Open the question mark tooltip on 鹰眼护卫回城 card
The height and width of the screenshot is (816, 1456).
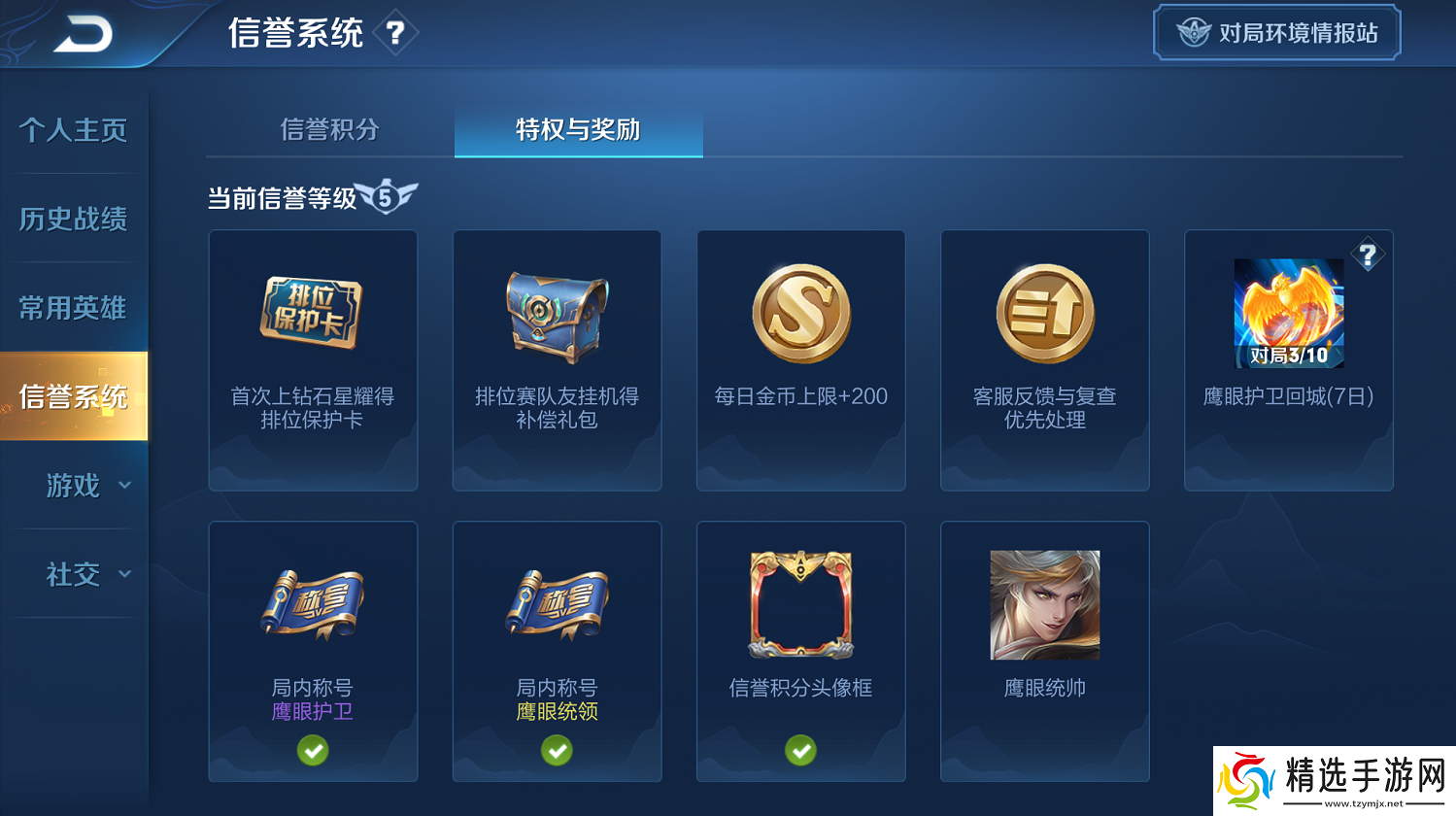tap(1370, 255)
